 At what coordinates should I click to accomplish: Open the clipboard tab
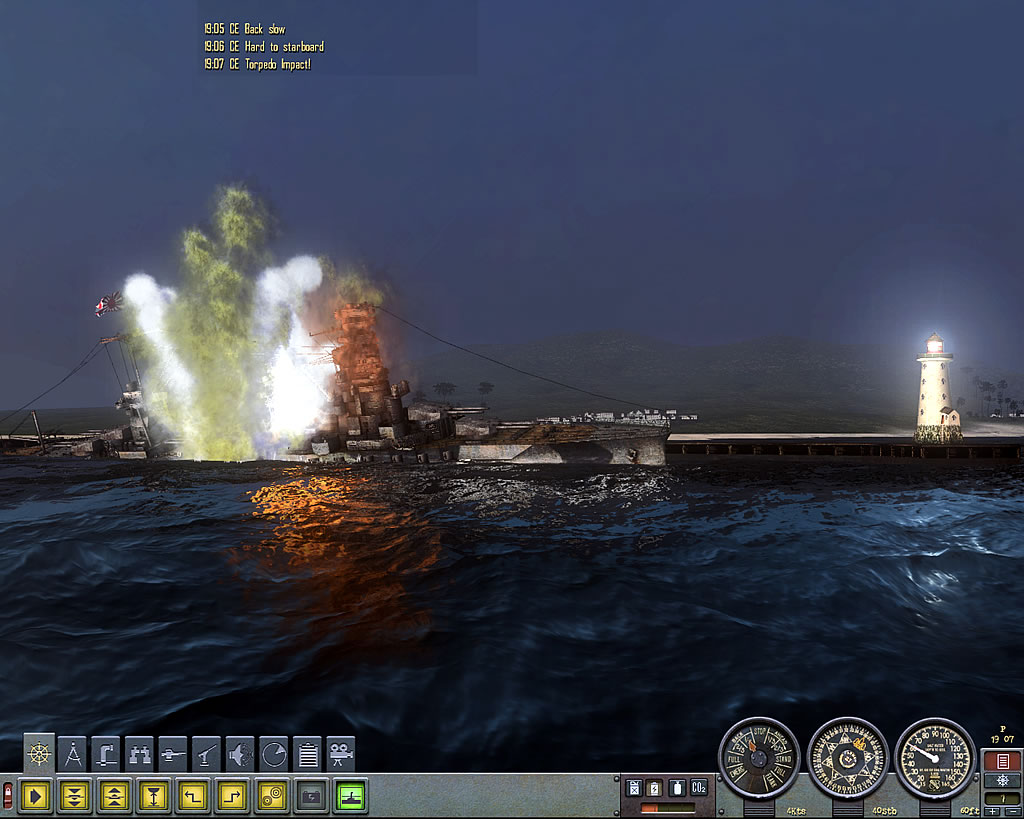pos(308,755)
